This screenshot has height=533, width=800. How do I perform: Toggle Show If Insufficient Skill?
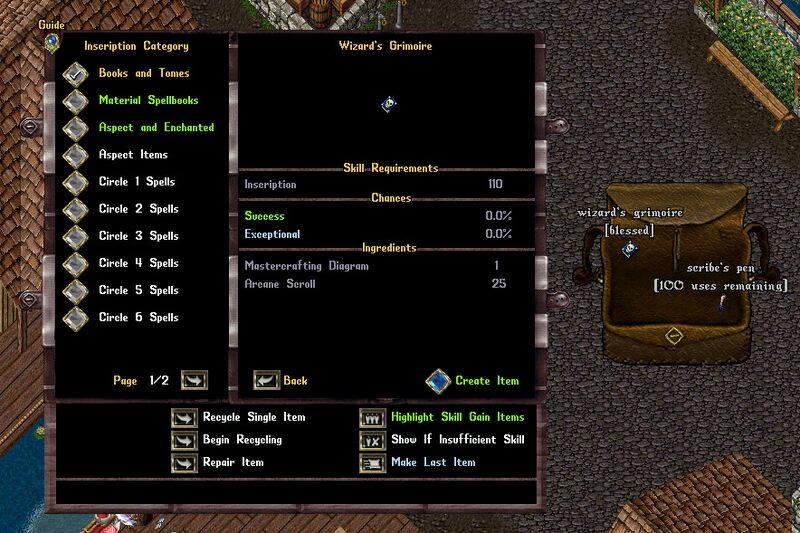point(373,440)
